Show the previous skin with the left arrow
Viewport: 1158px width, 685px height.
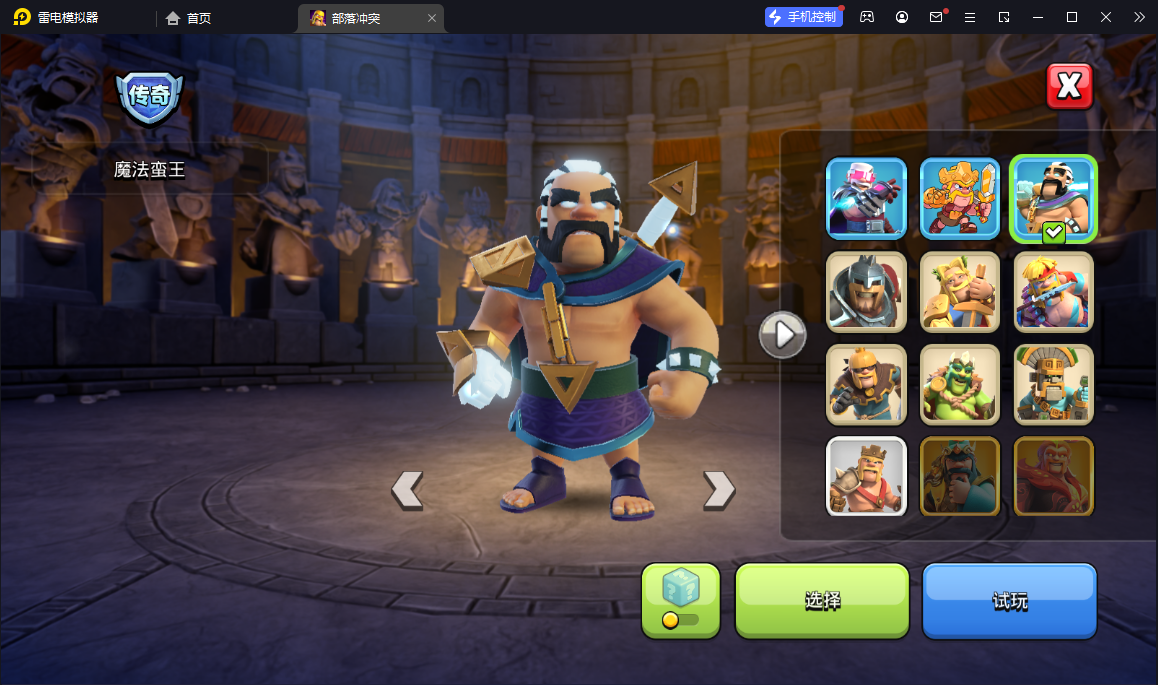[x=407, y=490]
